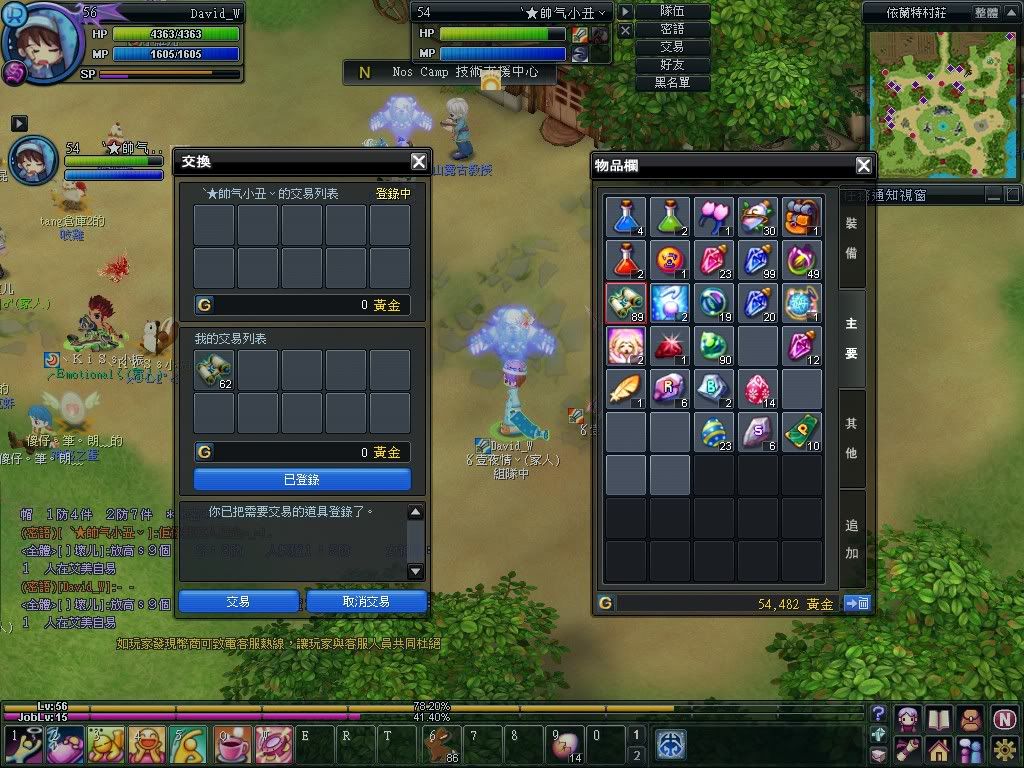Close the 物品欄 inventory window
This screenshot has height=768, width=1024.
click(x=864, y=166)
